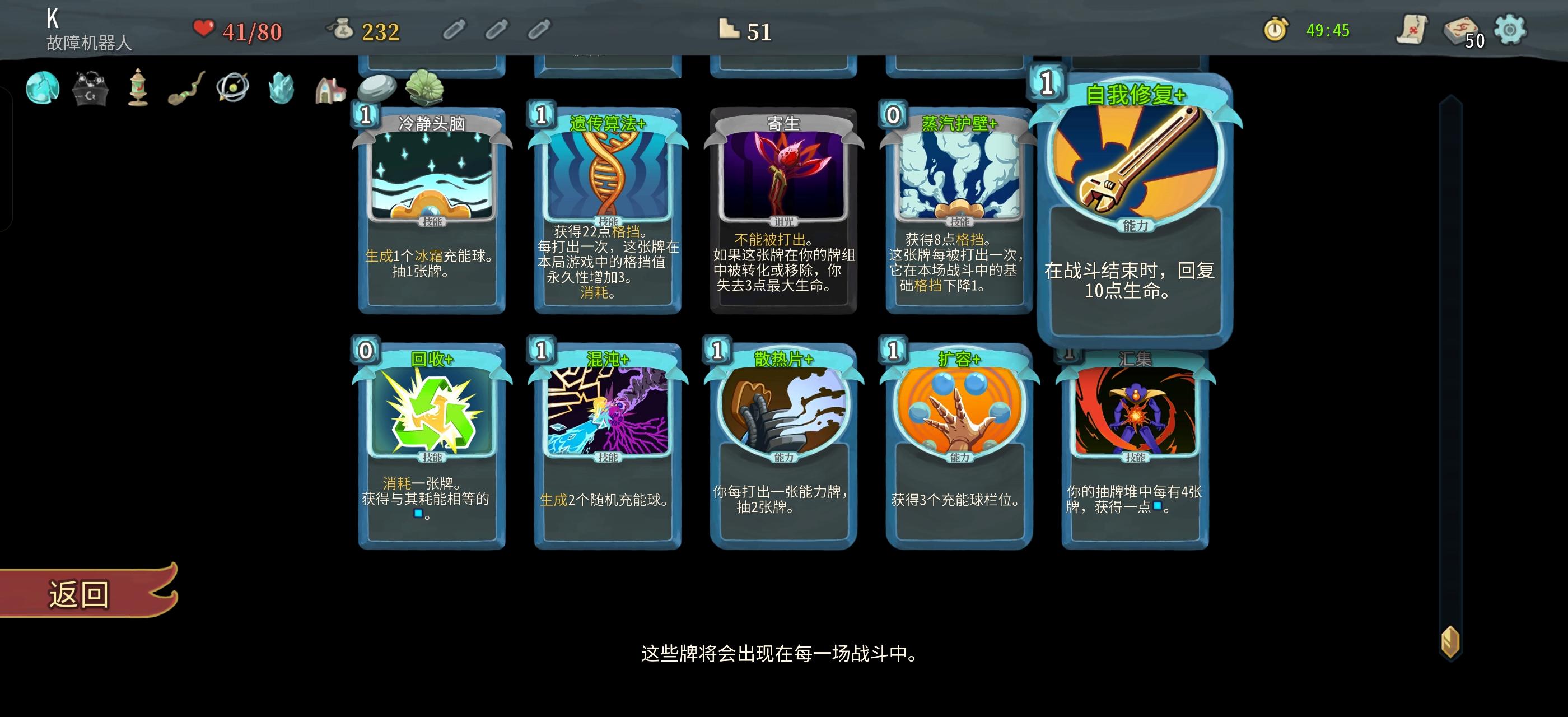Click the gold pouch icon beside 232
The height and width of the screenshot is (717, 1568).
[343, 27]
